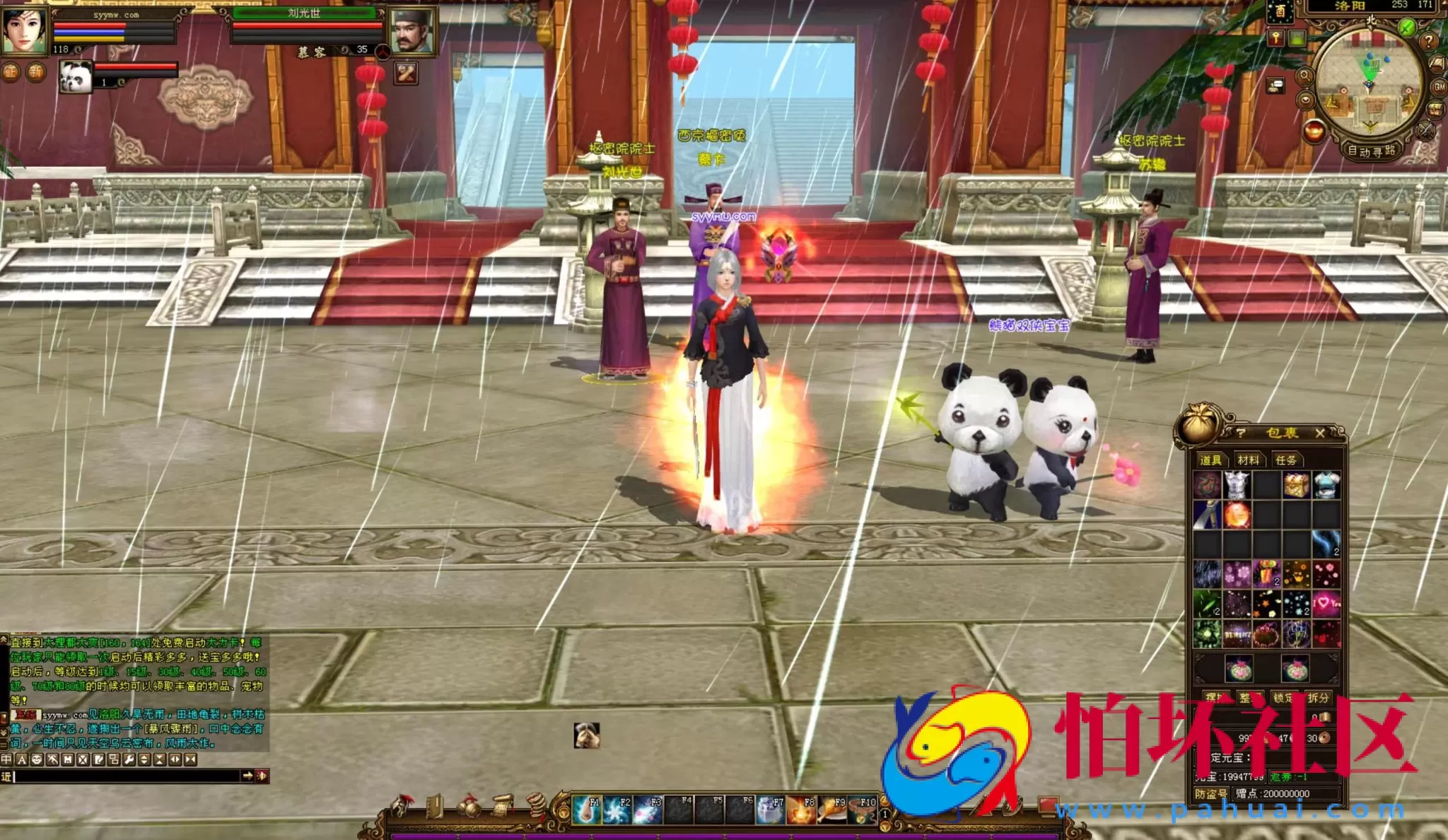This screenshot has height=840, width=1448.
Task: Open the crossed-swords PK icon beside the minimap
Action: pos(1425,131)
